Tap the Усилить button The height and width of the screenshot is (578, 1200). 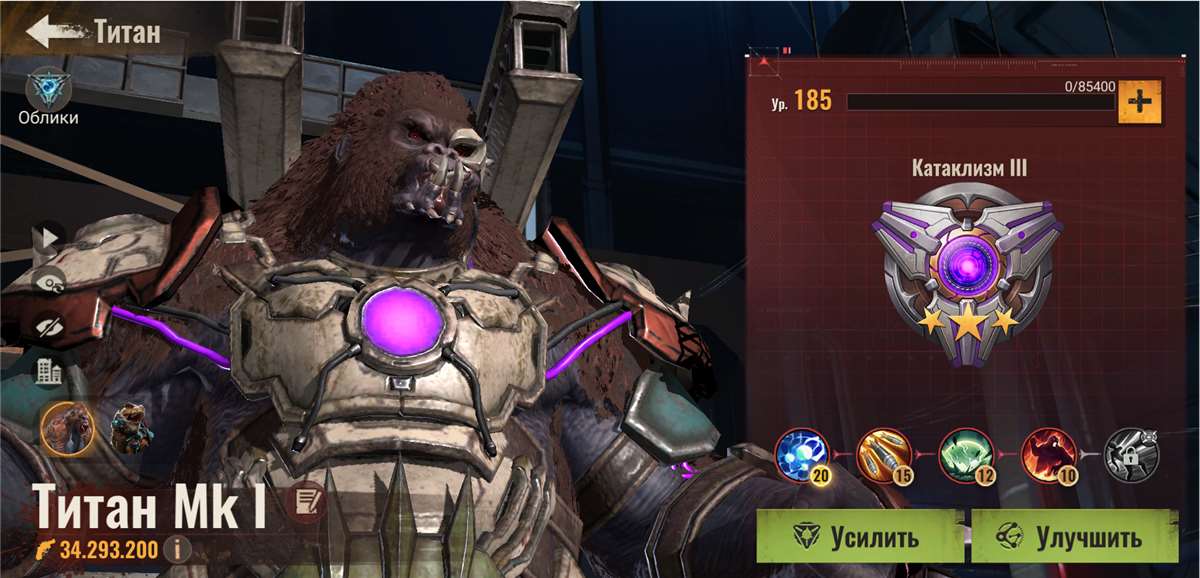[860, 537]
